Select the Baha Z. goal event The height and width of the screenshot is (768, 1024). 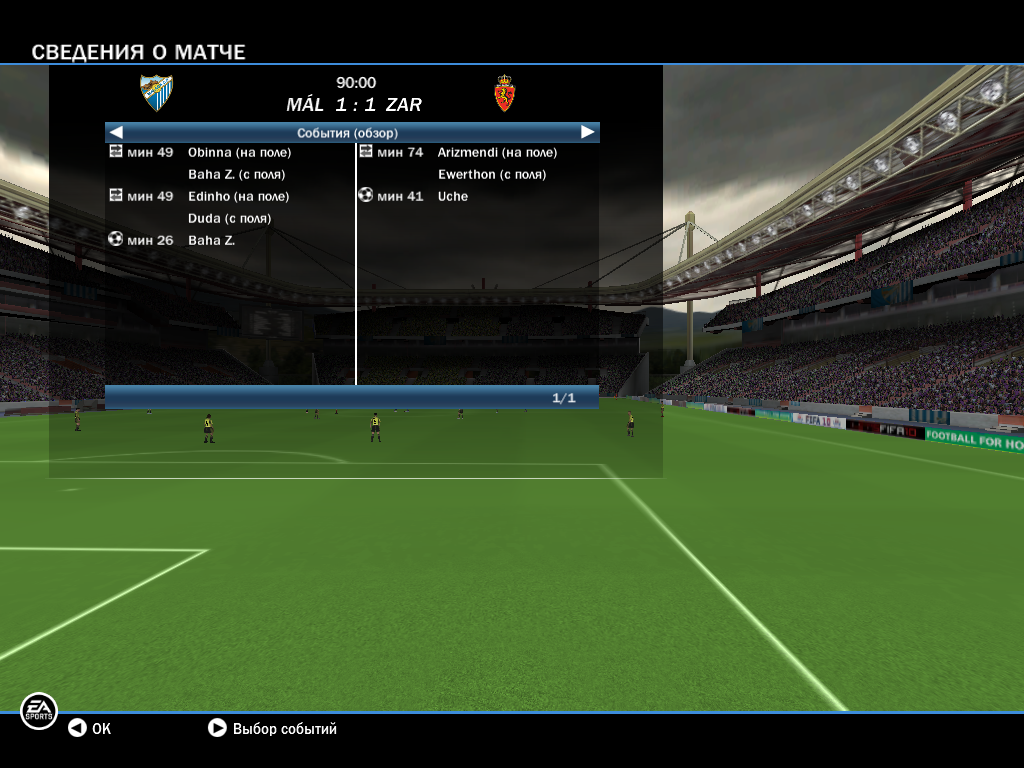211,241
